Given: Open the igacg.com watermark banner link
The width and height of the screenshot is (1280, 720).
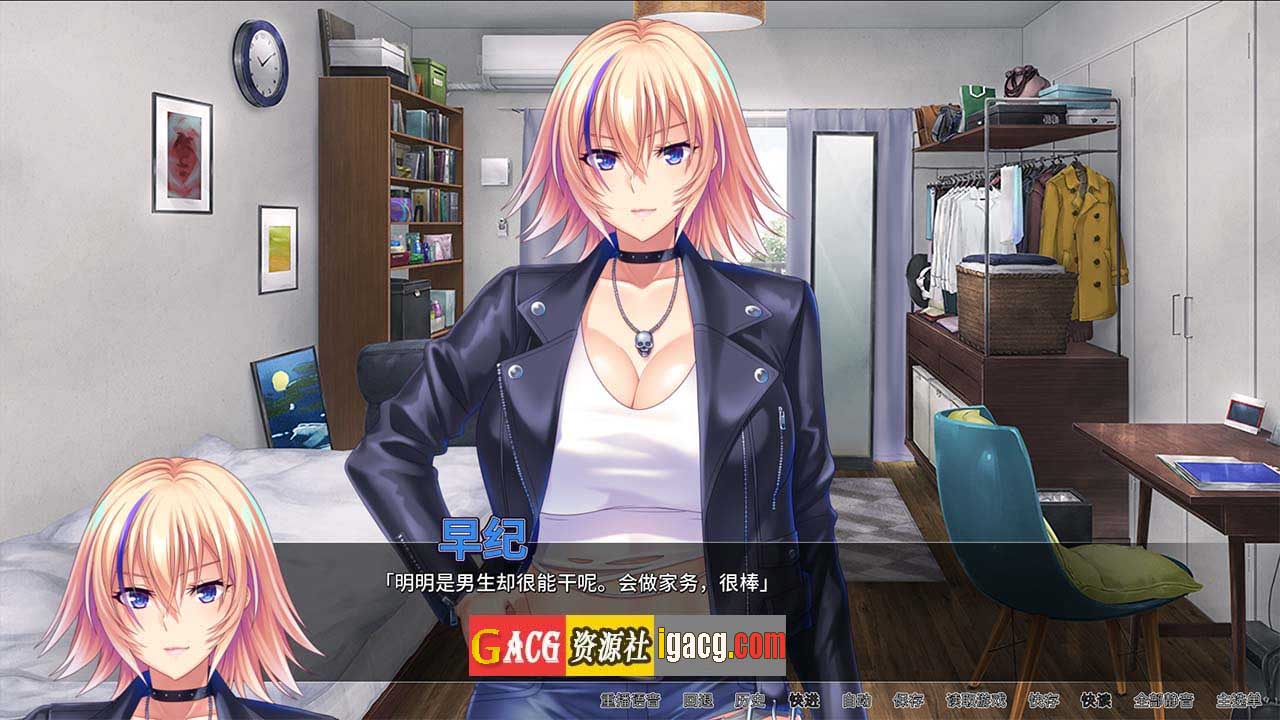Looking at the screenshot, I should pos(627,645).
